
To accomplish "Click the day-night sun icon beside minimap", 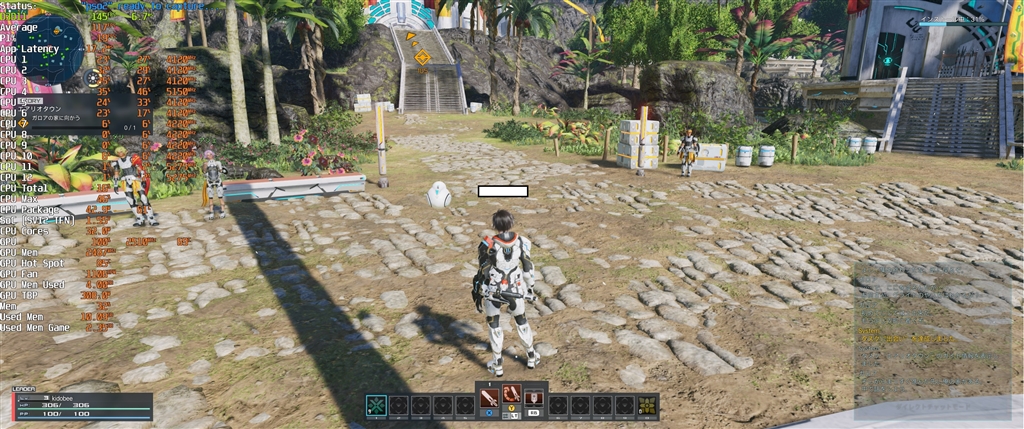I will [94, 76].
